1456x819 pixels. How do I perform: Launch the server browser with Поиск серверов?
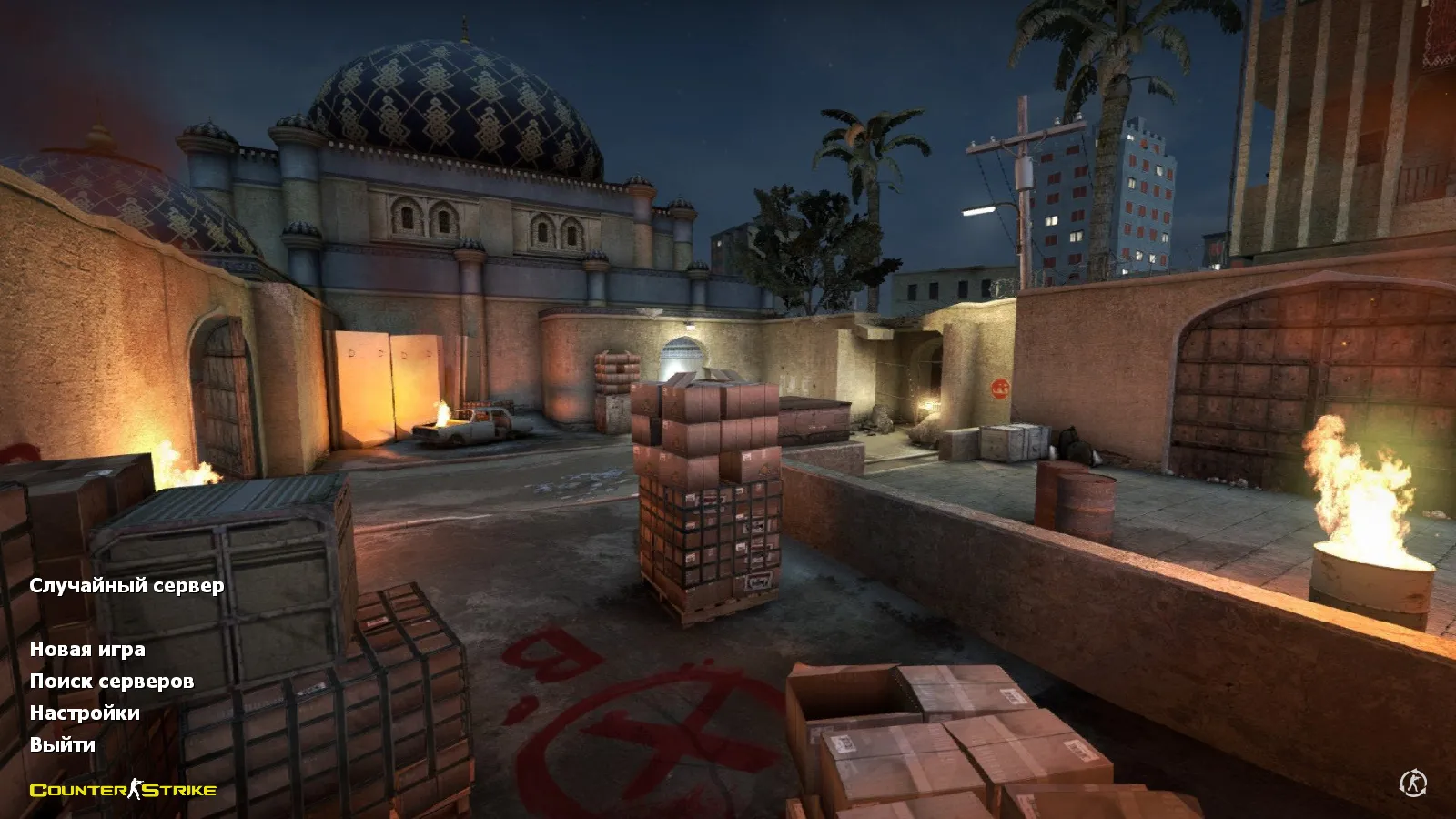(x=112, y=680)
